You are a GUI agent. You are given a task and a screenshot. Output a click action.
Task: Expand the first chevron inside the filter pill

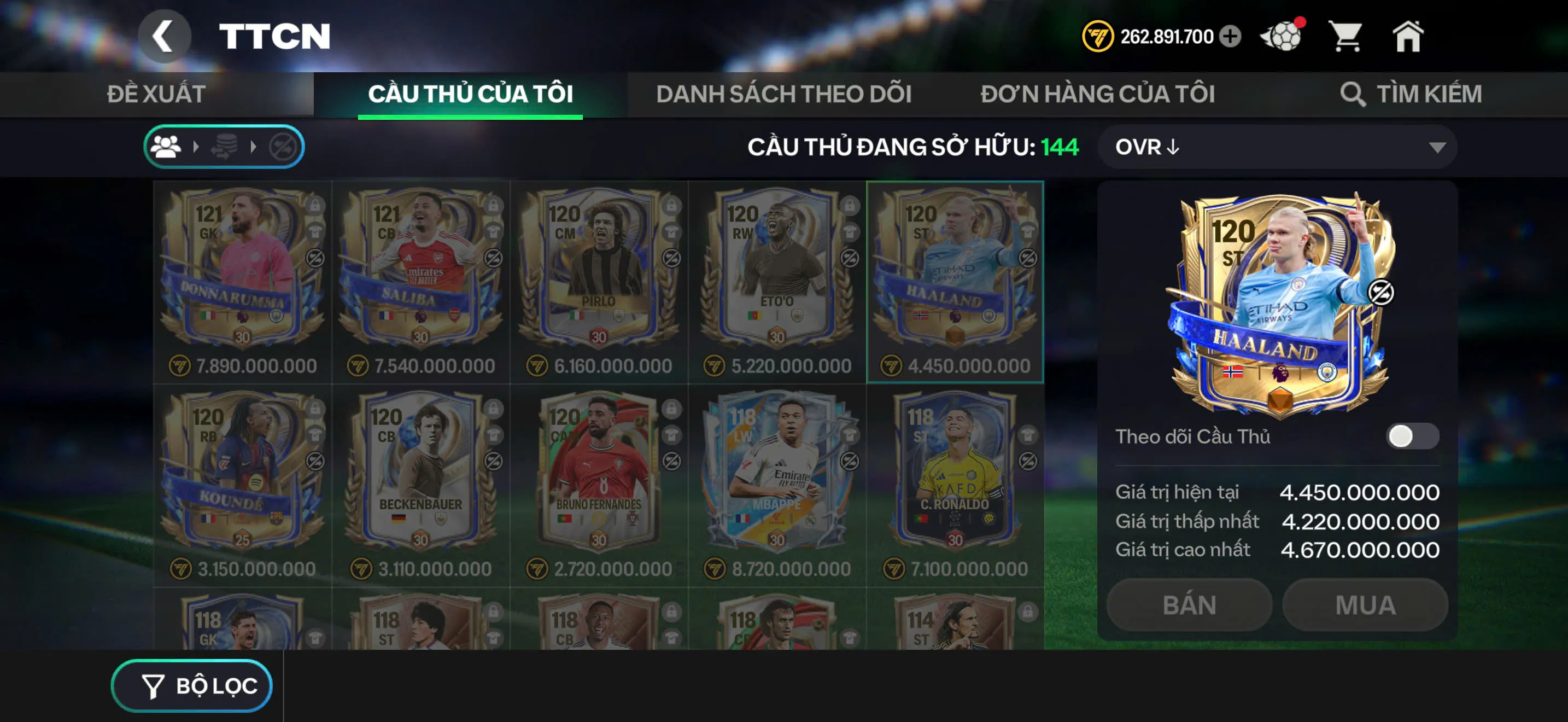point(195,146)
